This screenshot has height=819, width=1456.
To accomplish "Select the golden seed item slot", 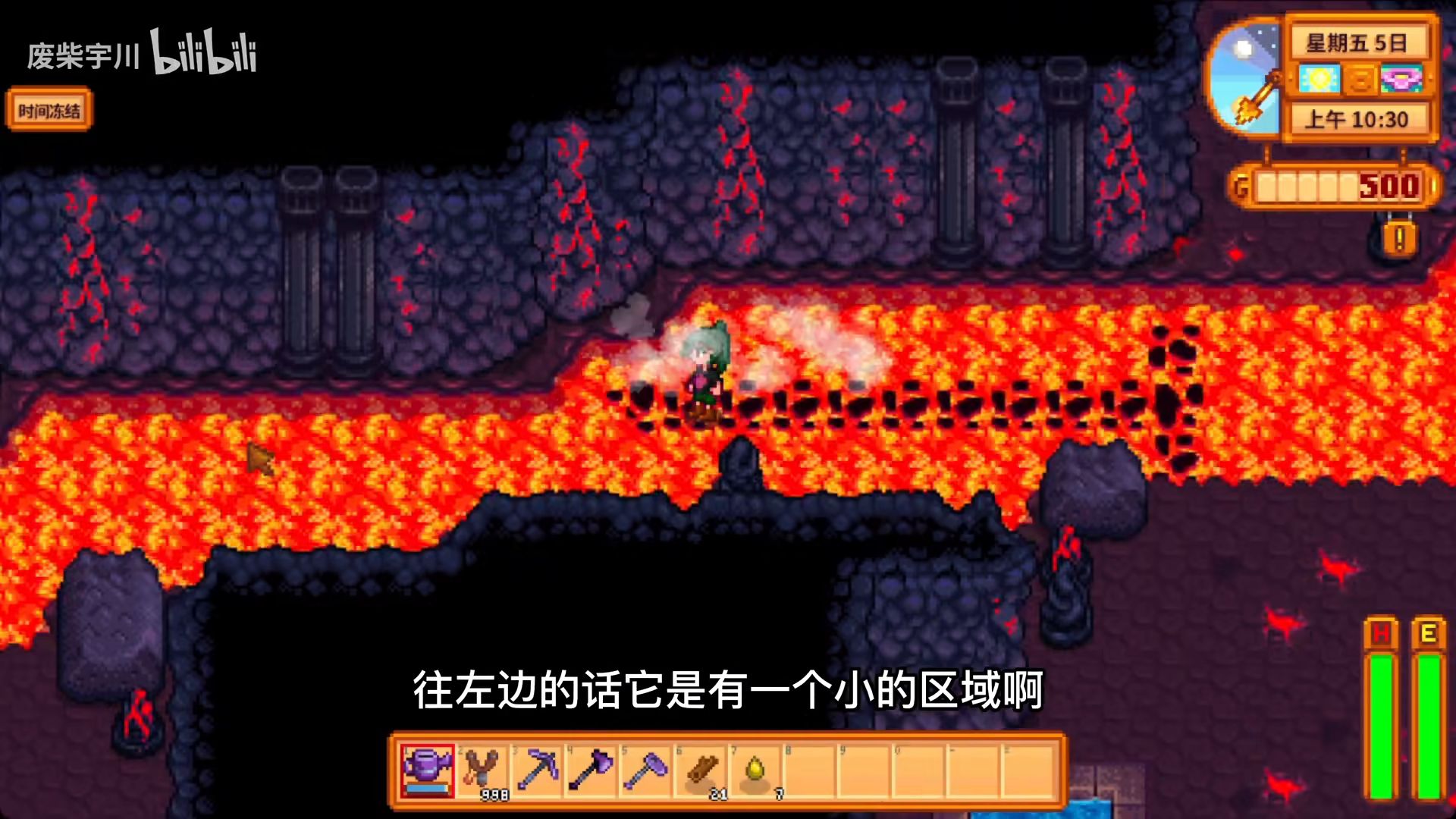I will click(756, 770).
